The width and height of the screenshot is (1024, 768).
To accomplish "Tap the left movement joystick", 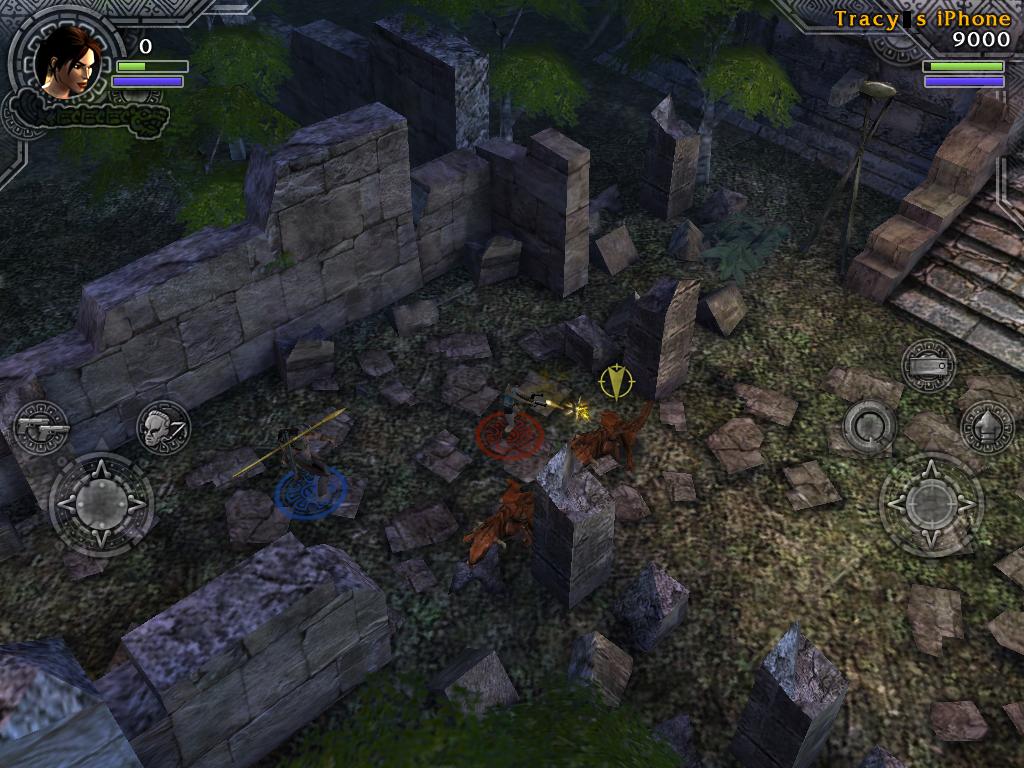I will (x=101, y=505).
